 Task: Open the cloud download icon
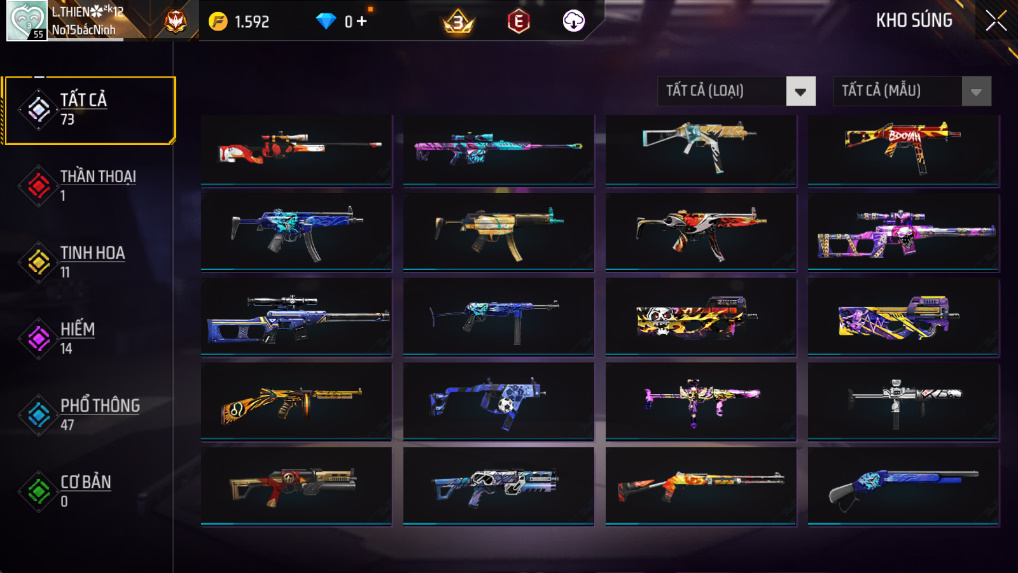pos(573,21)
